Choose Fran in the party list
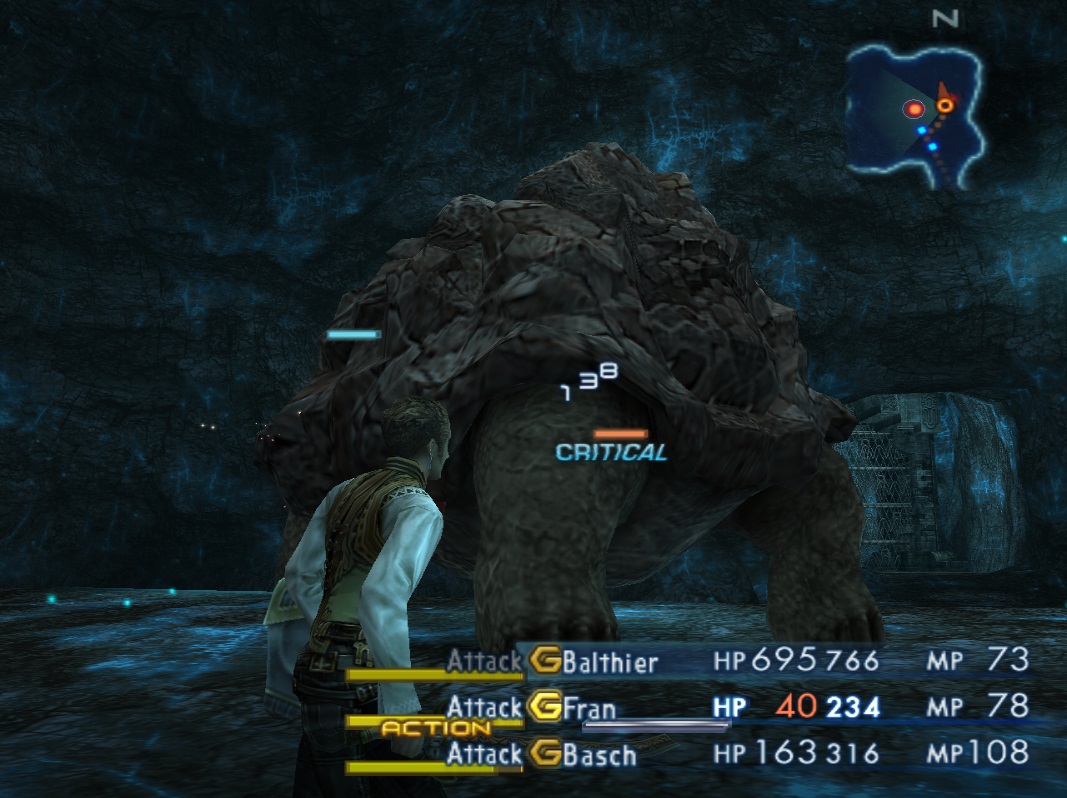Screen dimensions: 1067x798 [x=588, y=707]
